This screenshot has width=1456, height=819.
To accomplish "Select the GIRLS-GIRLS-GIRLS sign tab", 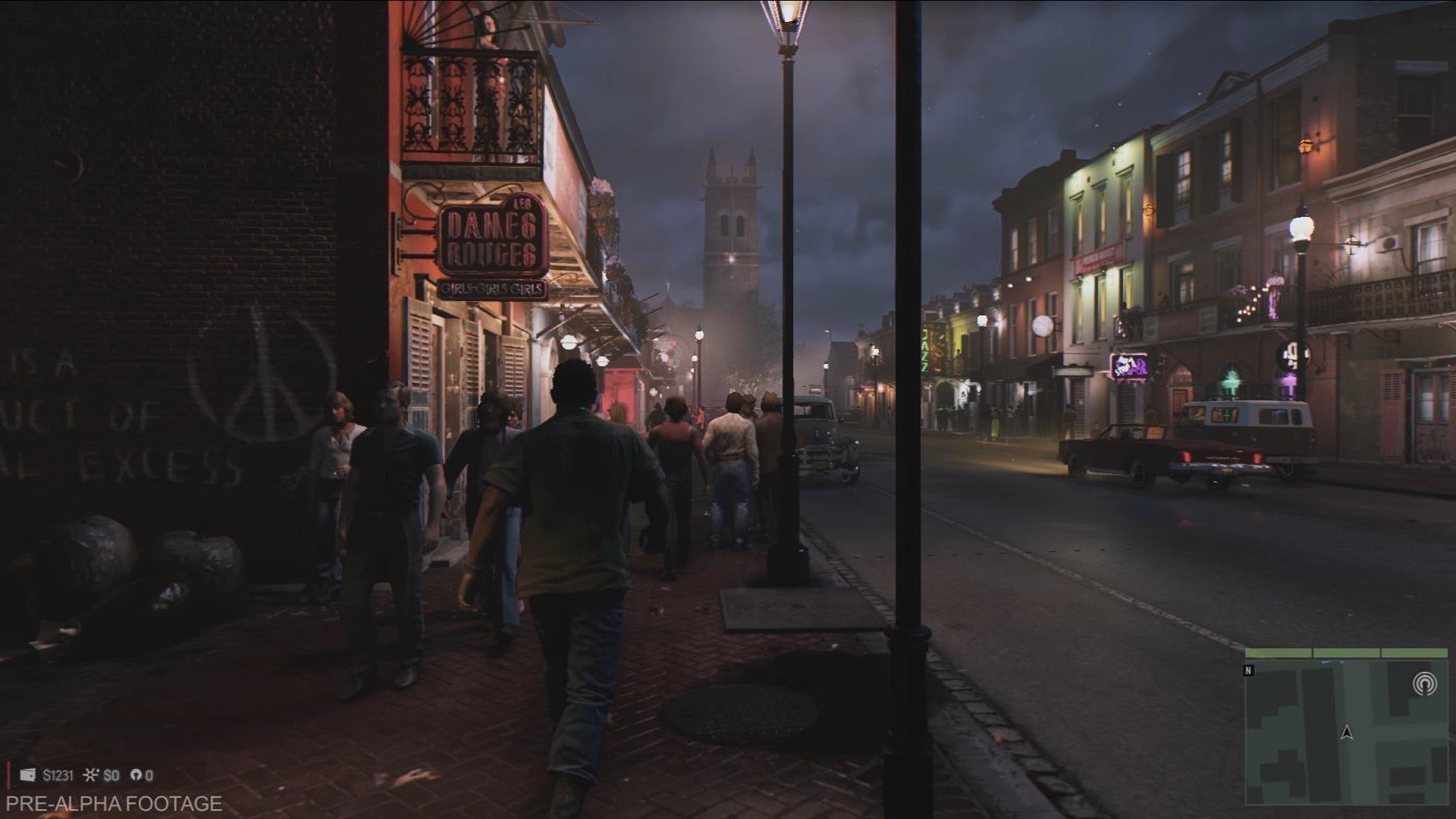I will click(493, 288).
